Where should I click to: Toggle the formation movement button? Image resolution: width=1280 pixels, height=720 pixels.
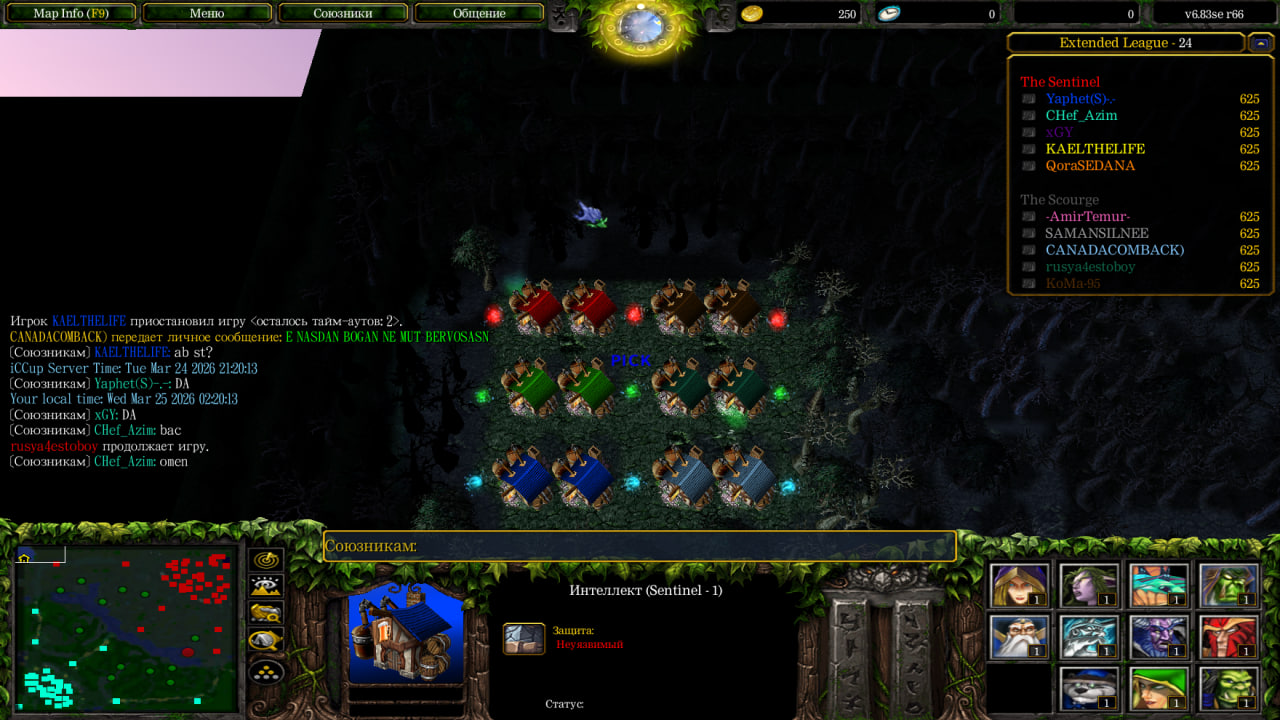(x=266, y=670)
